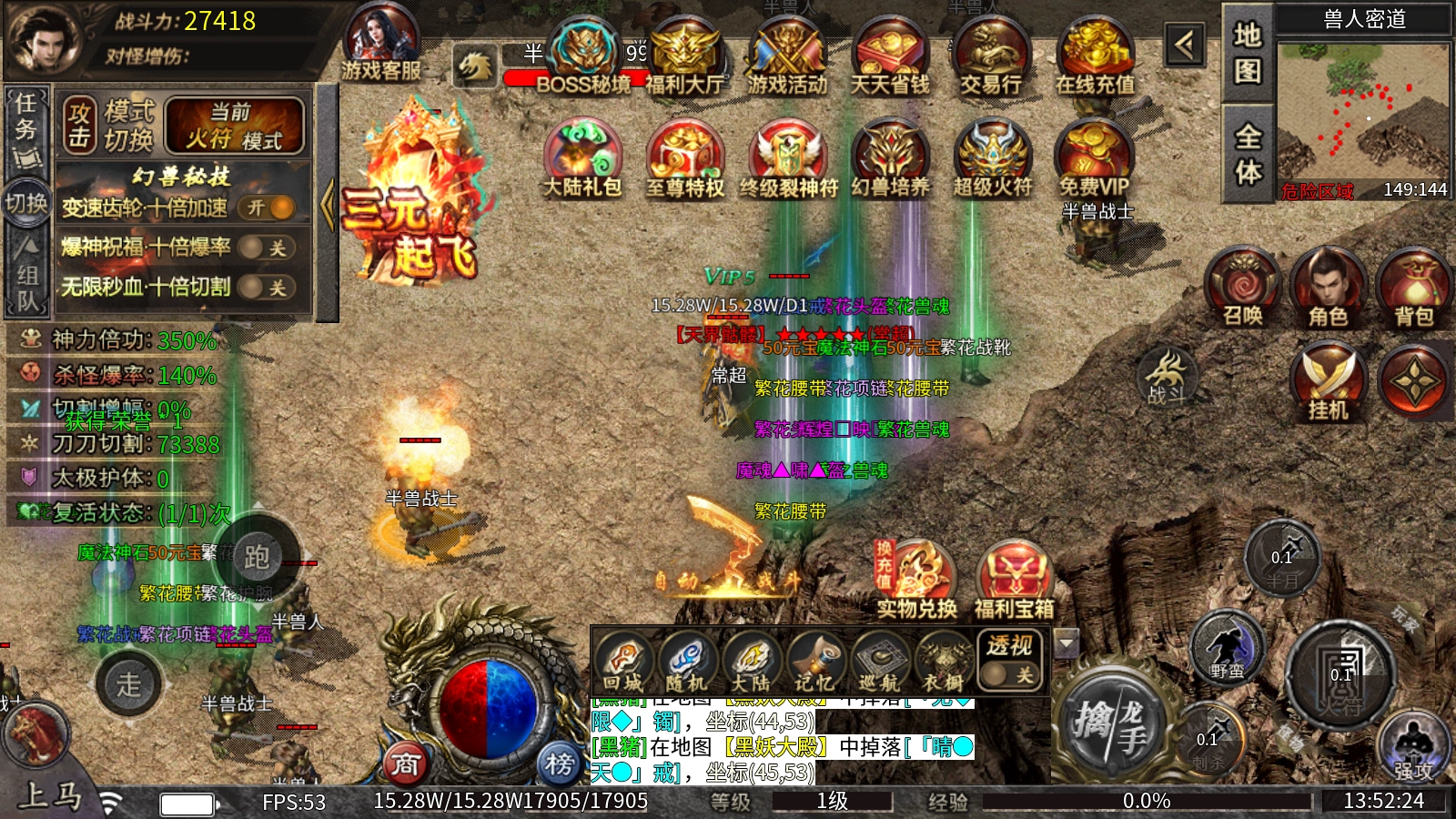
Task: Open 在线充值 recharge shop
Action: coord(1095,56)
